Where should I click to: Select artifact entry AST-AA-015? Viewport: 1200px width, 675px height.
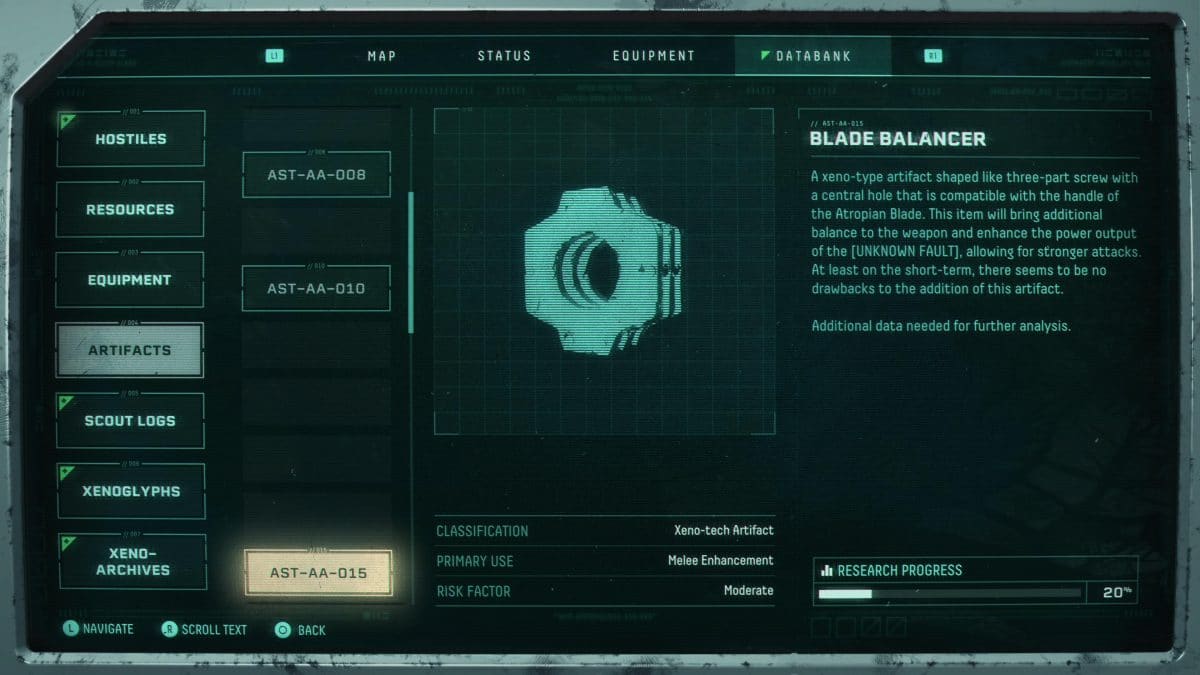tap(318, 574)
